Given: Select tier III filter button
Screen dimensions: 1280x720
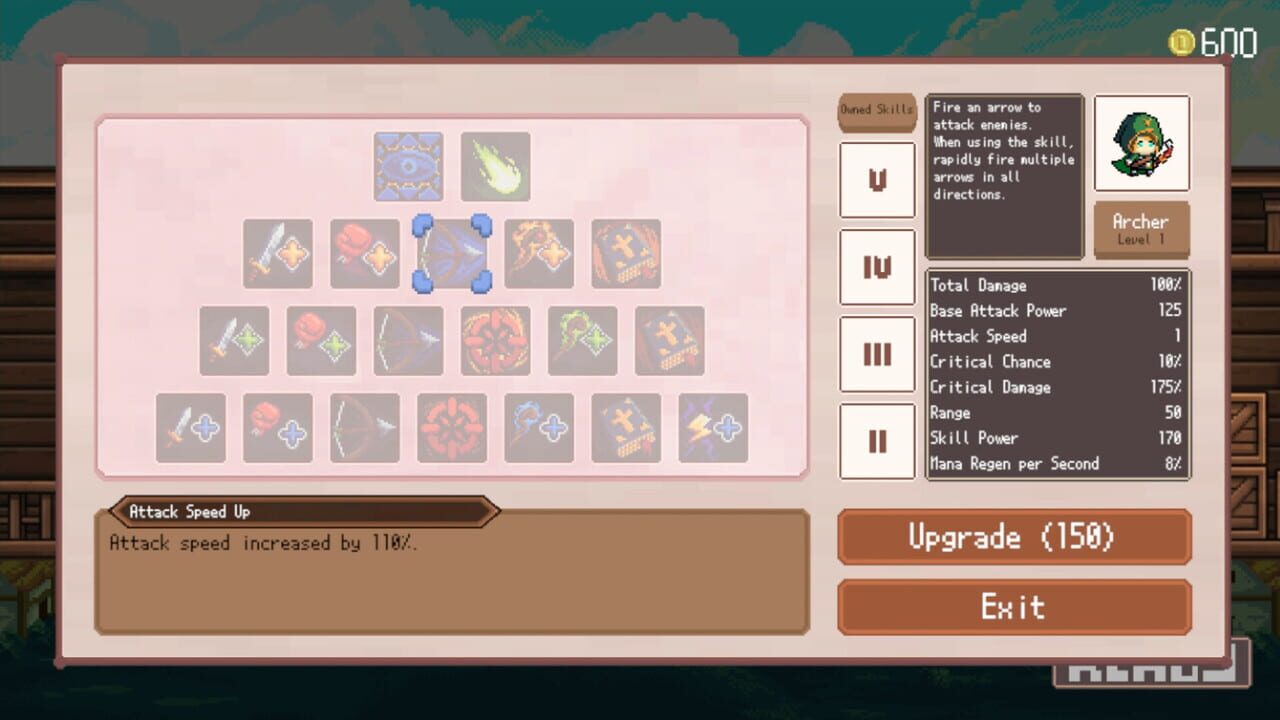Looking at the screenshot, I should pyautogui.click(x=877, y=353).
